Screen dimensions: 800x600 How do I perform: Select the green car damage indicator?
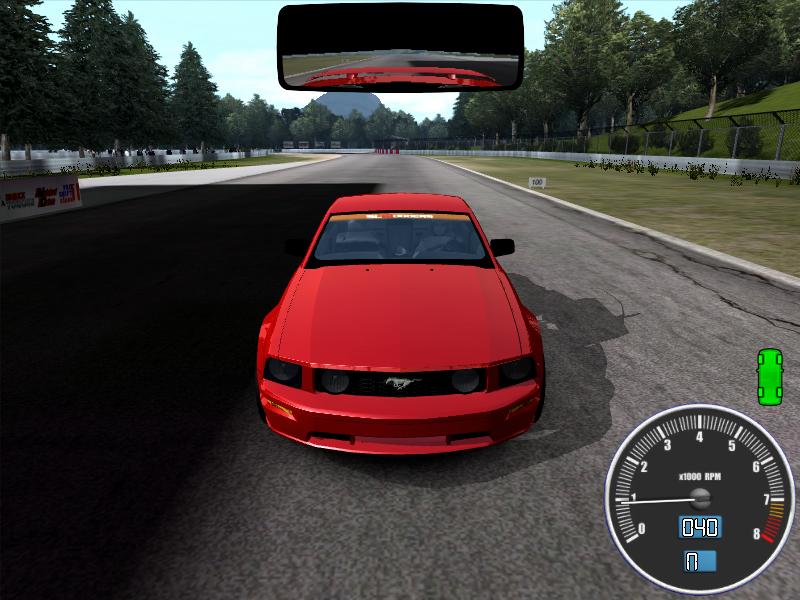tap(769, 377)
